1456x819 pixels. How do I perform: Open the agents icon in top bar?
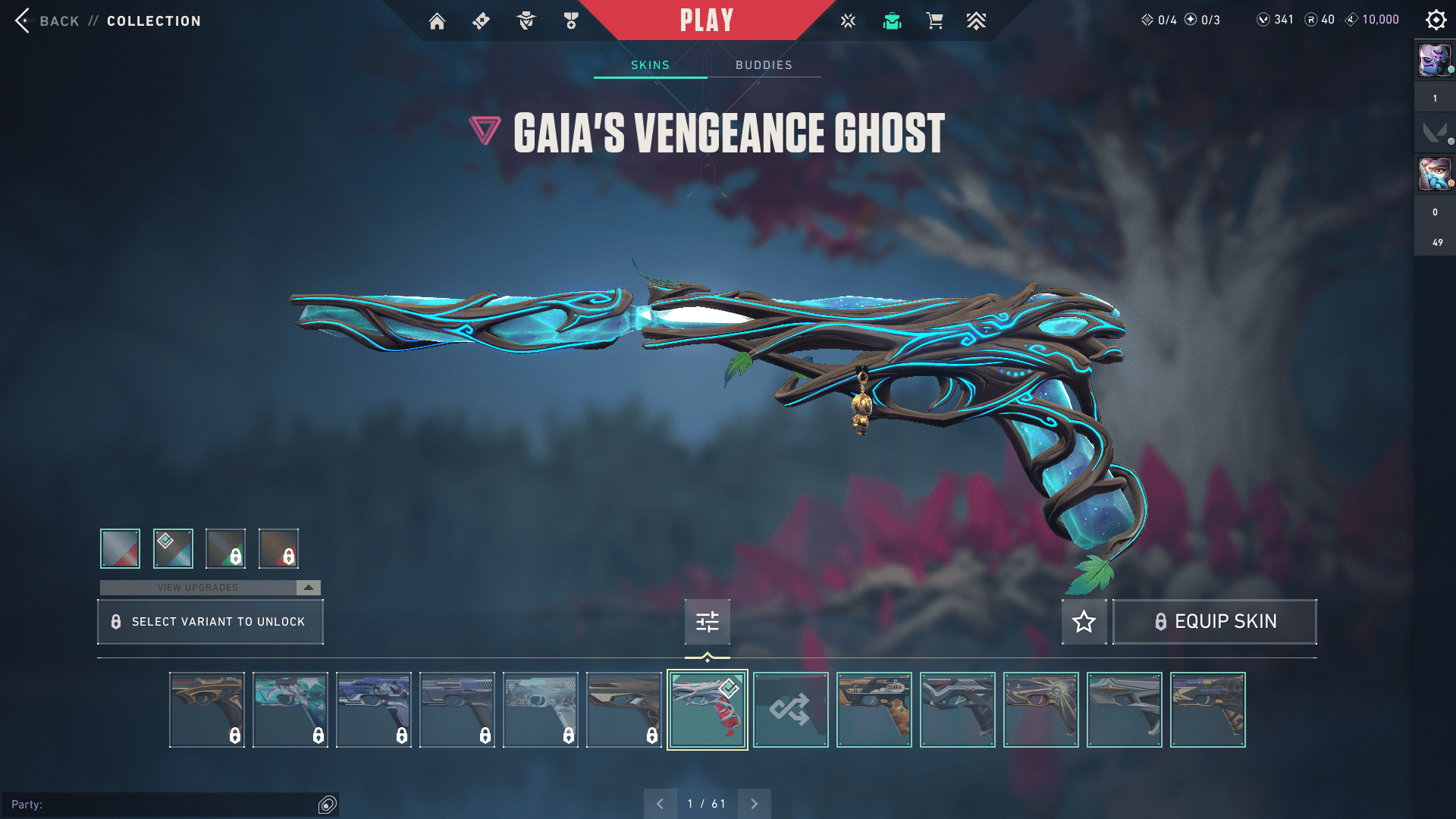click(x=526, y=21)
